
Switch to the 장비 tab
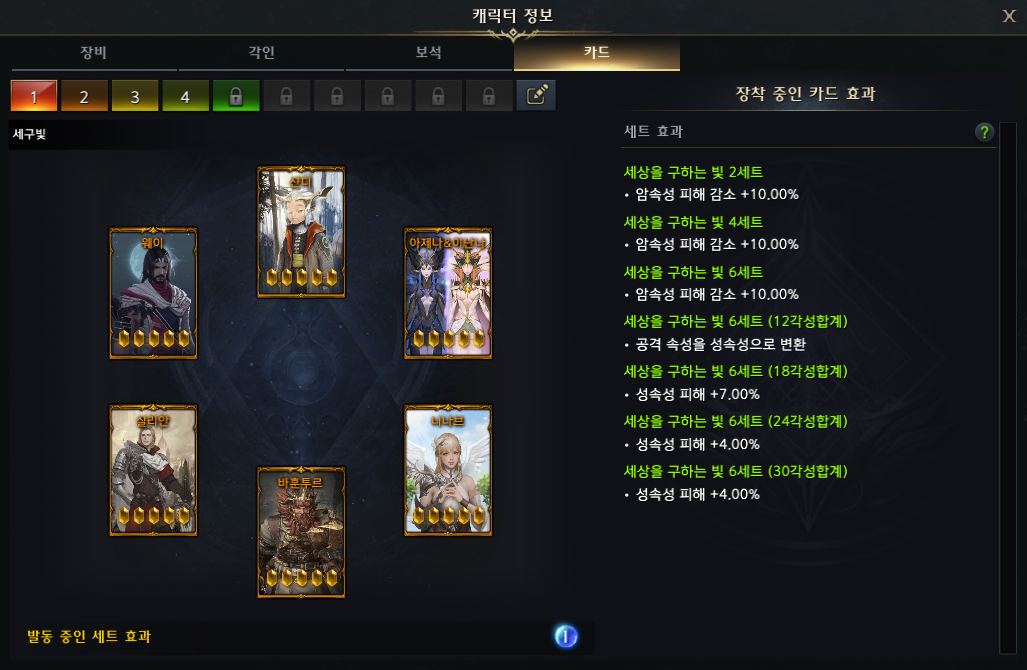(95, 53)
